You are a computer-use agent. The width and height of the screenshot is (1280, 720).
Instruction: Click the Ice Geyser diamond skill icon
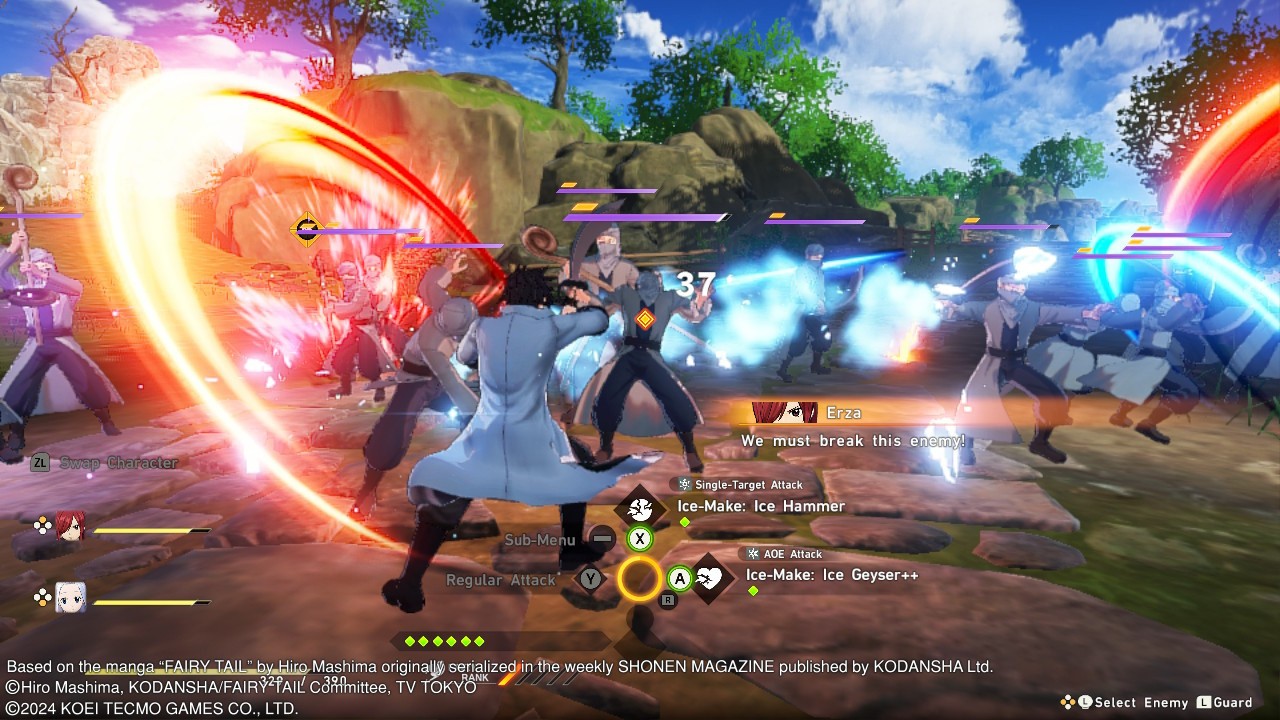coord(710,578)
